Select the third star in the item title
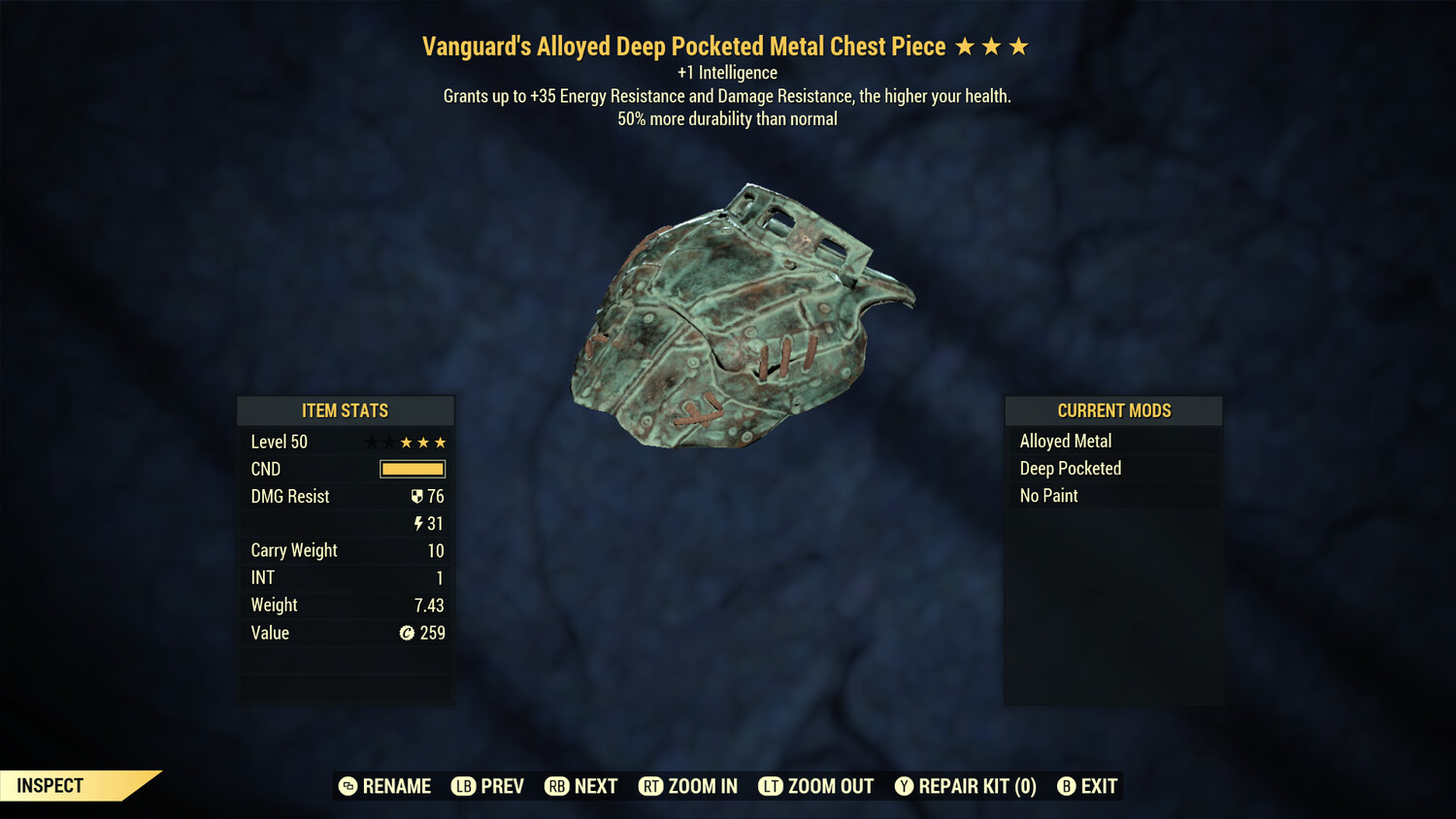 click(x=1017, y=45)
